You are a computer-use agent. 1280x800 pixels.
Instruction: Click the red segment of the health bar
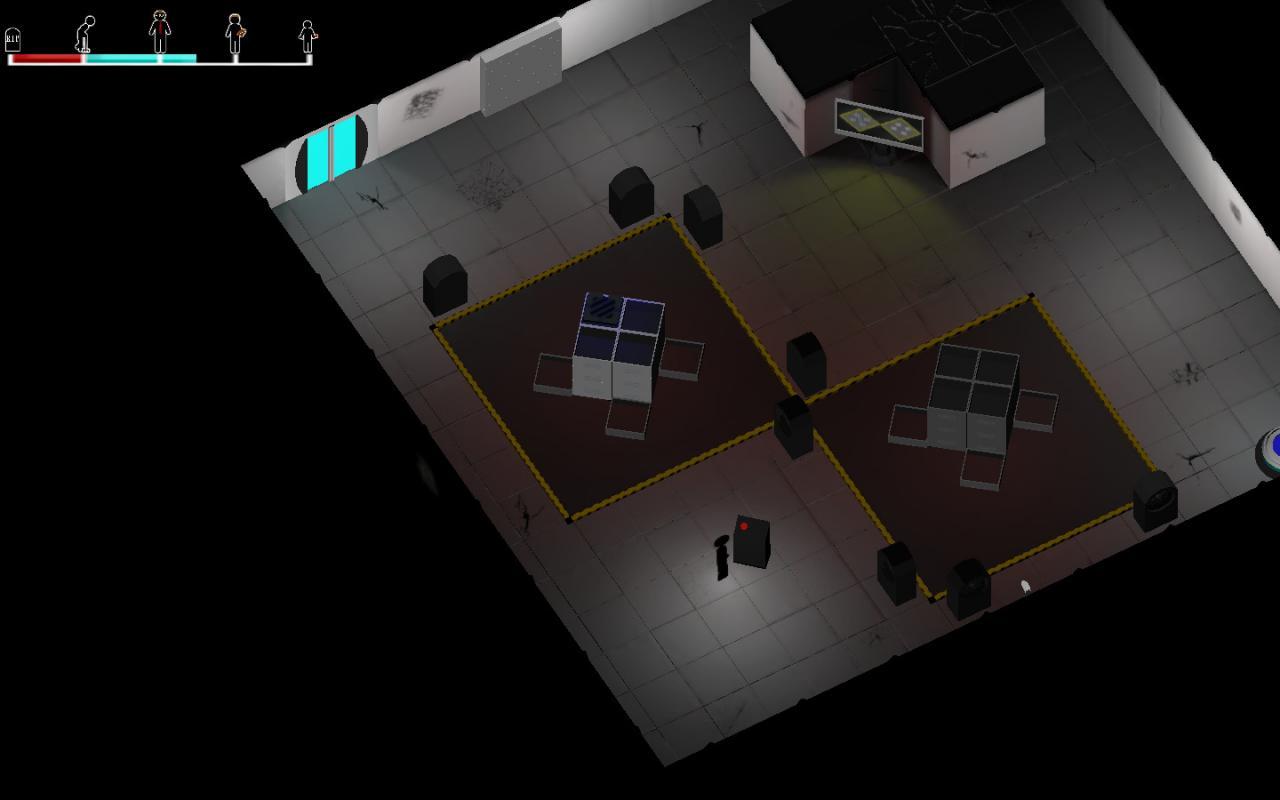coord(45,58)
